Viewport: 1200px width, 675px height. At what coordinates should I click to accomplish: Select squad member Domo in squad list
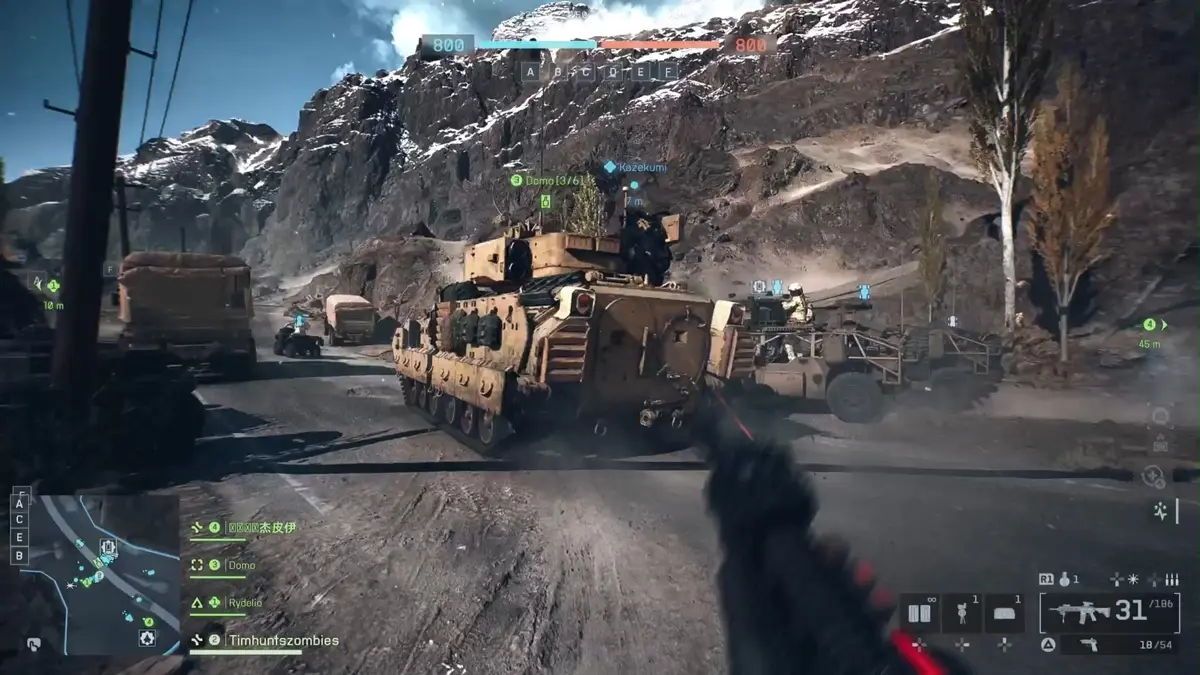tap(240, 565)
